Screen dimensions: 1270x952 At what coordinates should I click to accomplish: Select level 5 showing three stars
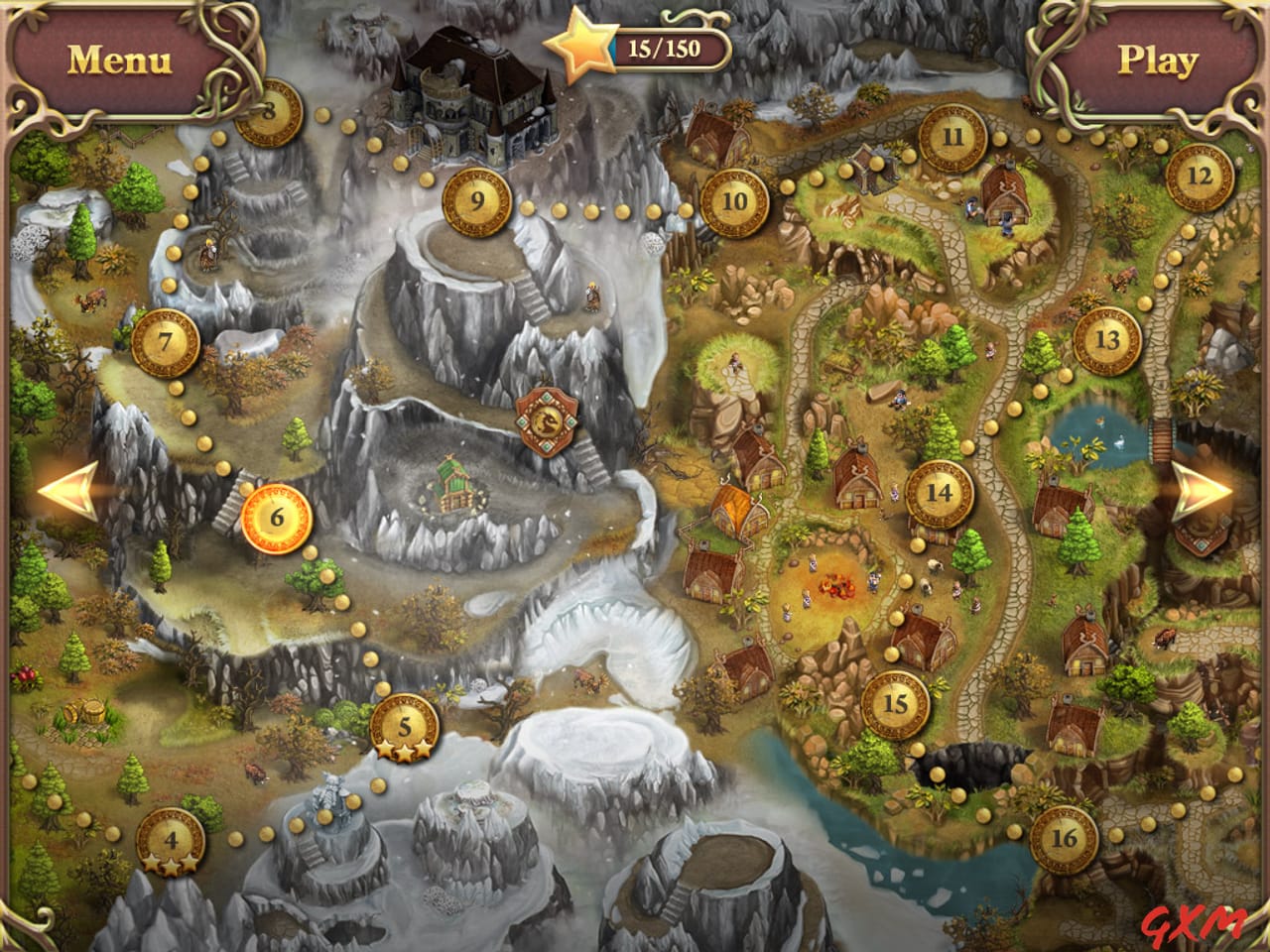point(404,727)
